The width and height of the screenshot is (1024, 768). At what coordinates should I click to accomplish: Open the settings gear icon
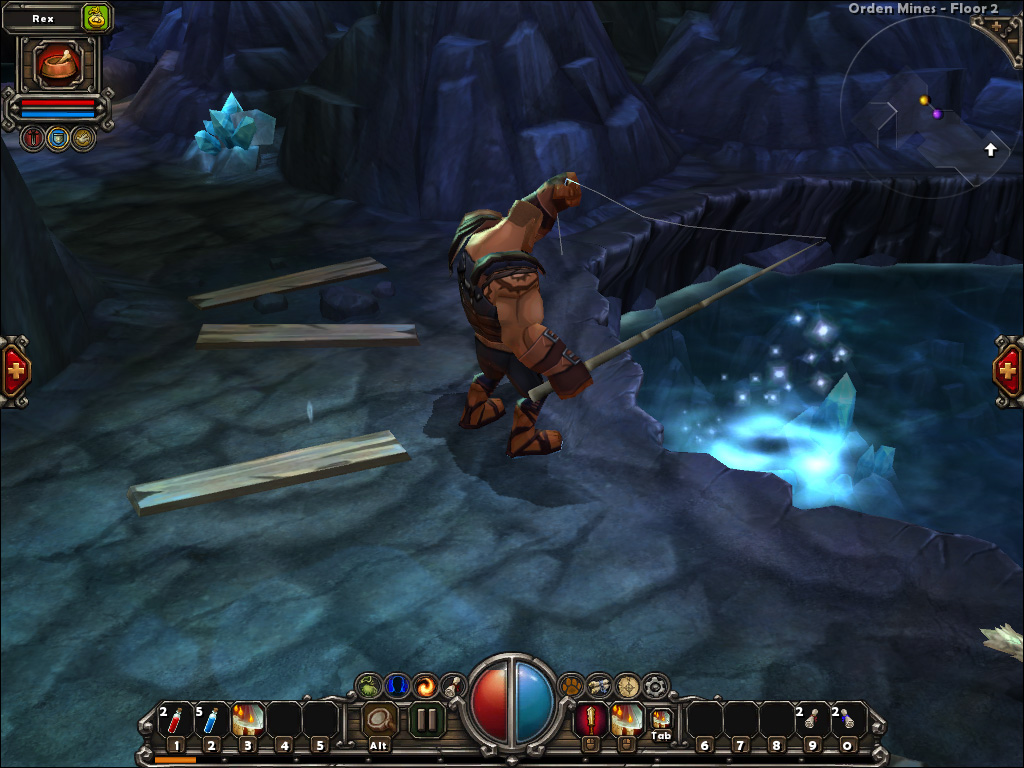pos(655,686)
